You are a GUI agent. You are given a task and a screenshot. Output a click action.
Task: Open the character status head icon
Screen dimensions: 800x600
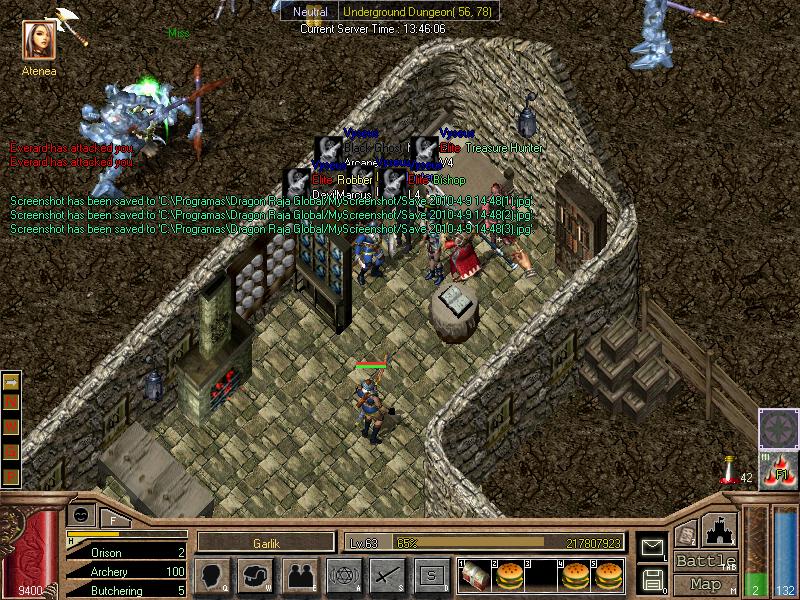[213, 575]
